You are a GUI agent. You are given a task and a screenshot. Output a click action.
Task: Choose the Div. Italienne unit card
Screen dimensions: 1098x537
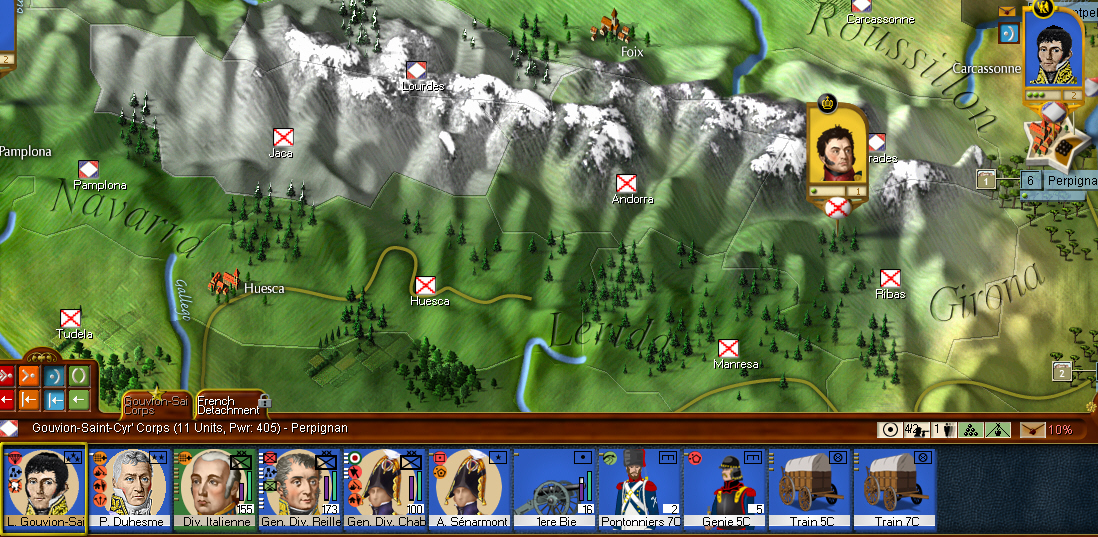point(214,488)
